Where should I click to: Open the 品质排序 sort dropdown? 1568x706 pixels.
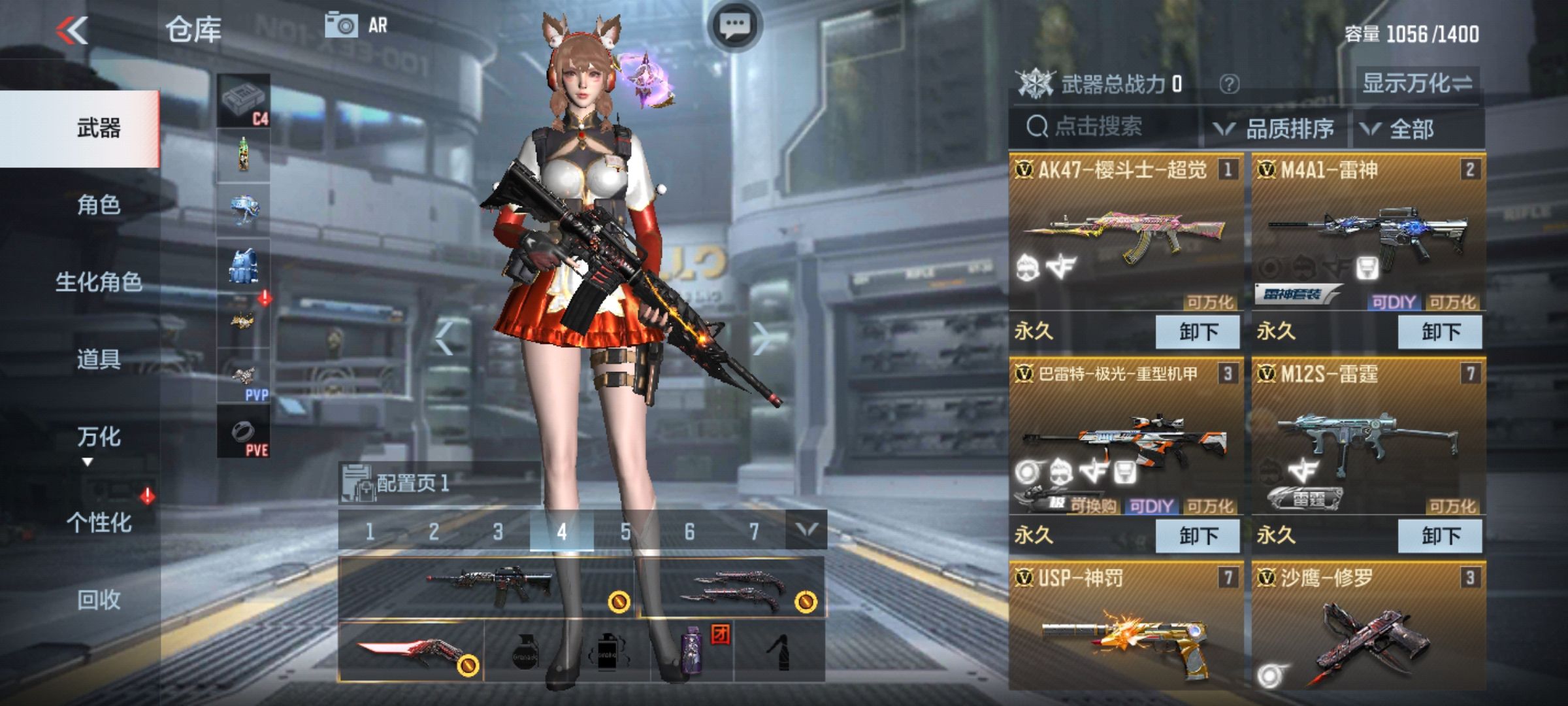[x=1275, y=129]
